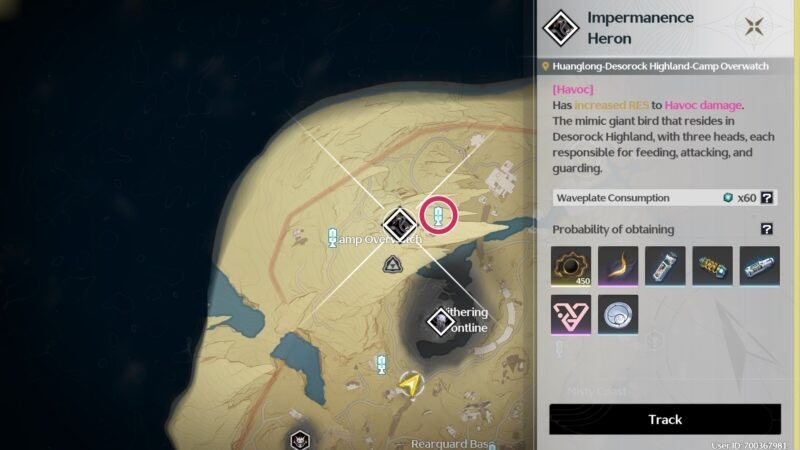Select the gold gear reward showing 450
This screenshot has width=800, height=450.
coord(571,266)
